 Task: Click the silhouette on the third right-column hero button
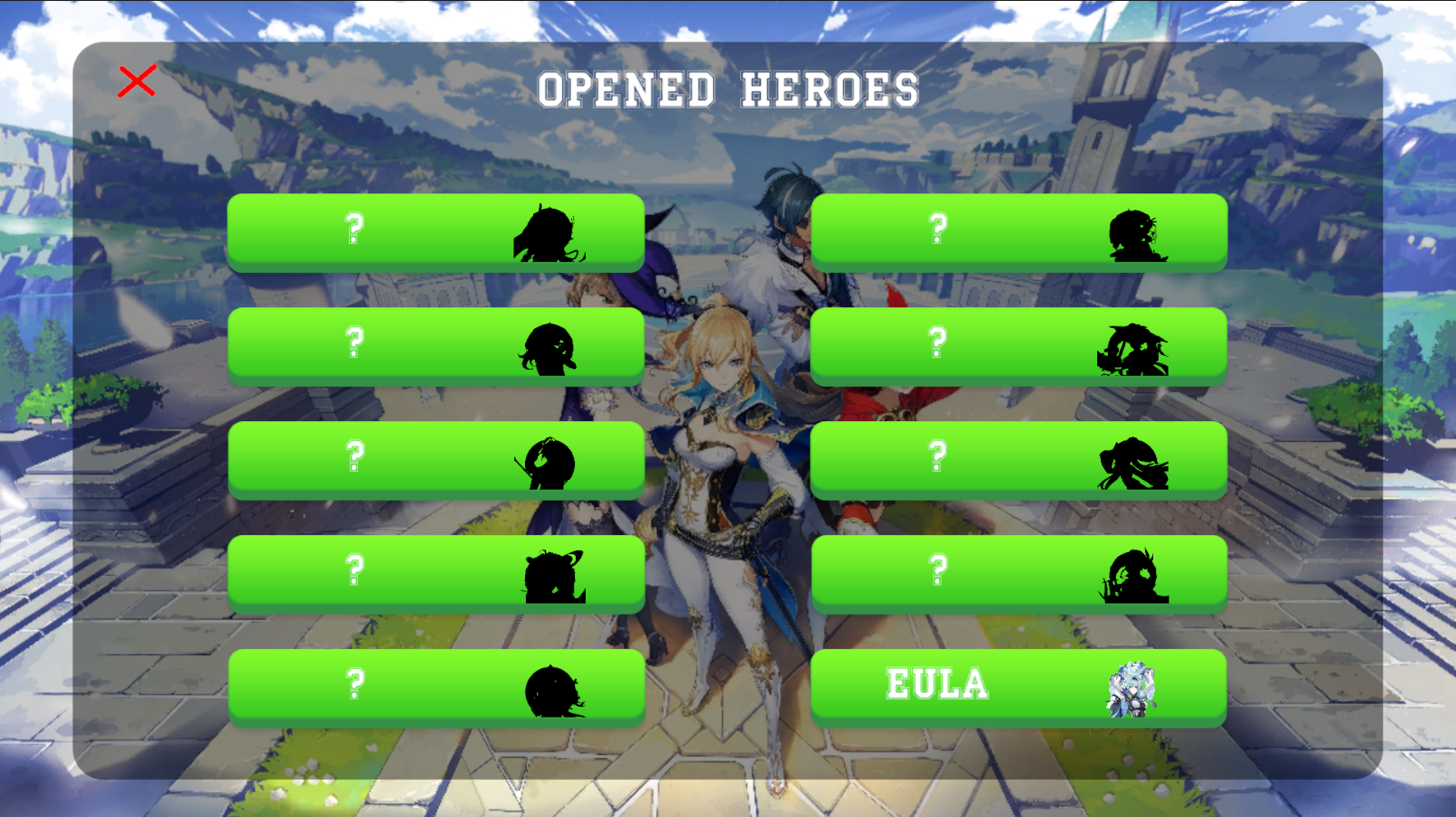1130,459
